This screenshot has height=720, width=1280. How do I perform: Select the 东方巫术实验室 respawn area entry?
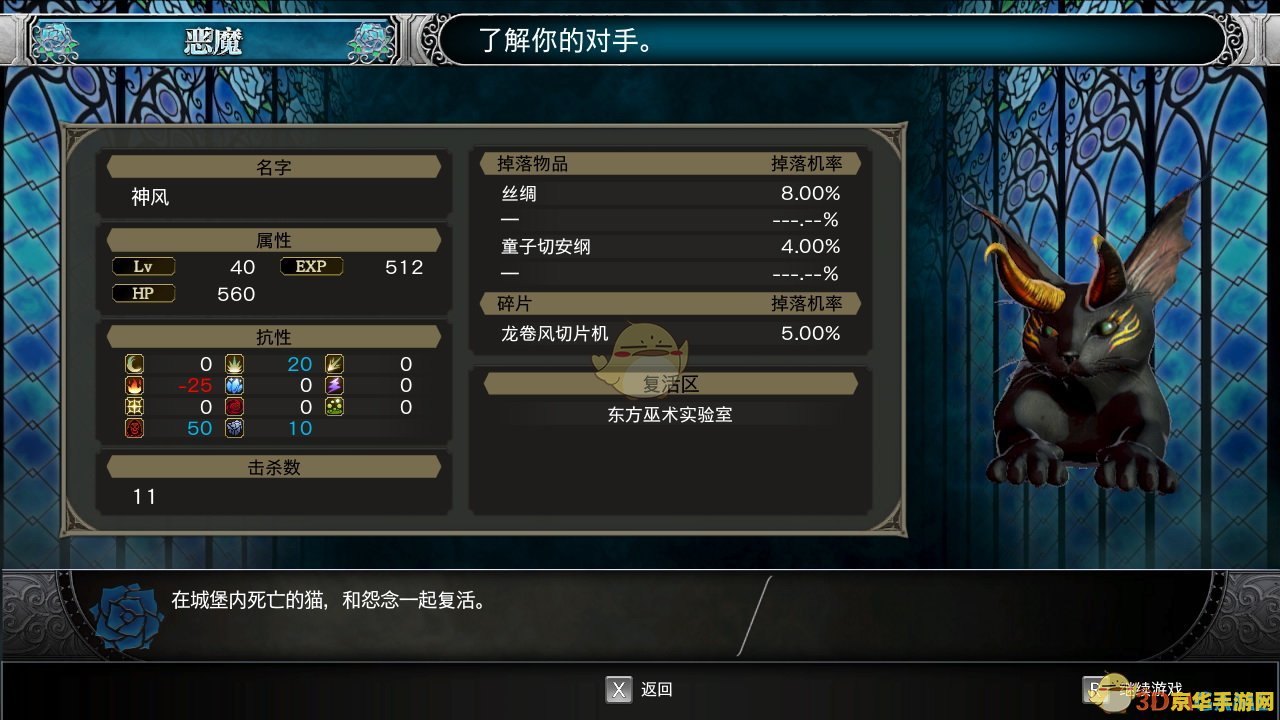pos(670,414)
